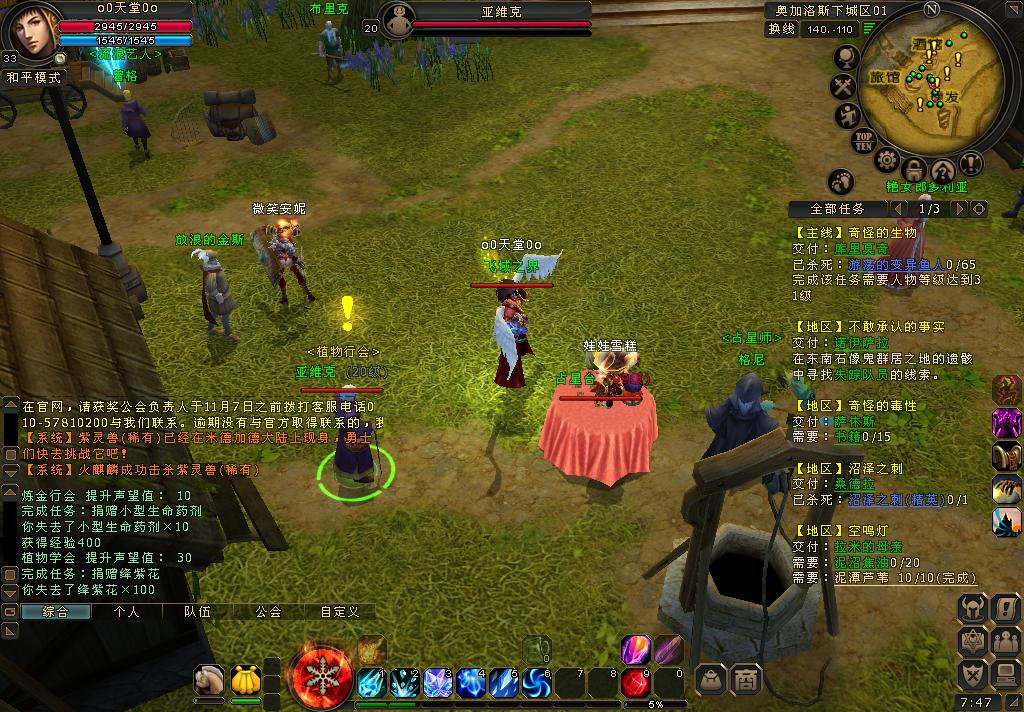Open the 商 shop button
Viewport: 1024px width, 712px height.
[x=746, y=680]
